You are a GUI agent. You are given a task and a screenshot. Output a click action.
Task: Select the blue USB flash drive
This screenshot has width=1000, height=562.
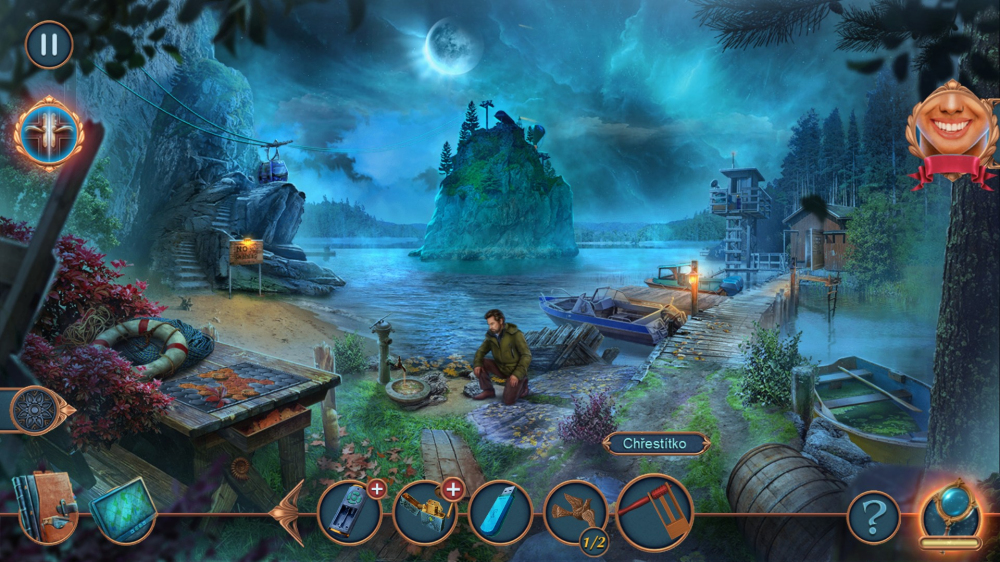[x=499, y=513]
